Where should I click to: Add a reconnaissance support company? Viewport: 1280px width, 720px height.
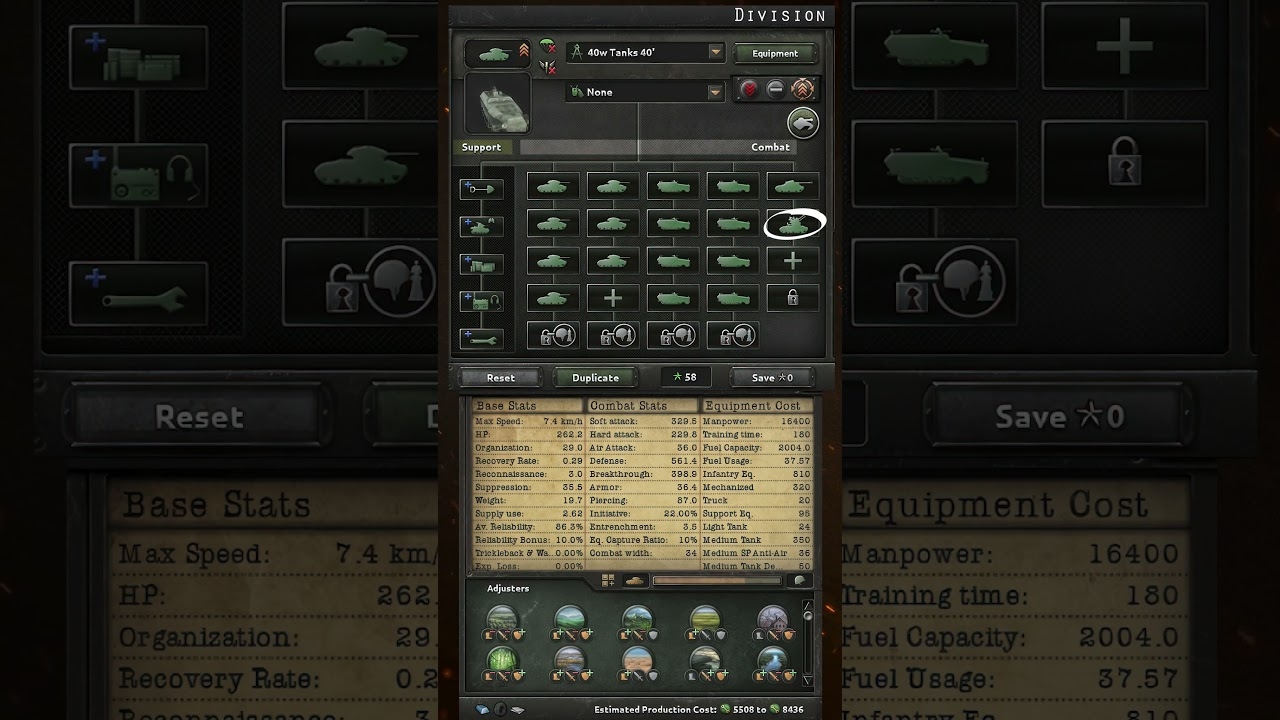click(x=481, y=227)
